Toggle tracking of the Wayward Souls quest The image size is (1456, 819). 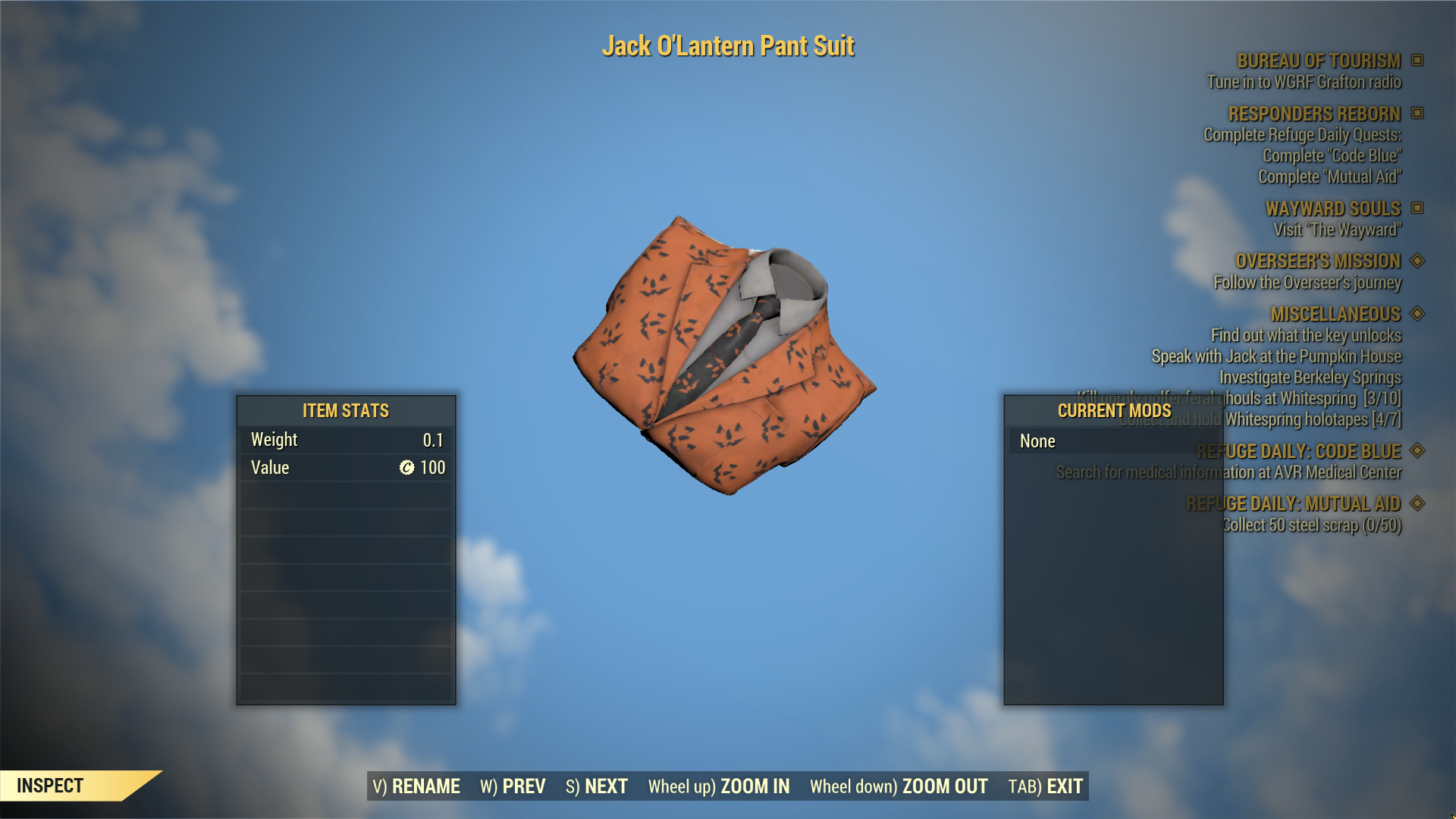click(1417, 209)
